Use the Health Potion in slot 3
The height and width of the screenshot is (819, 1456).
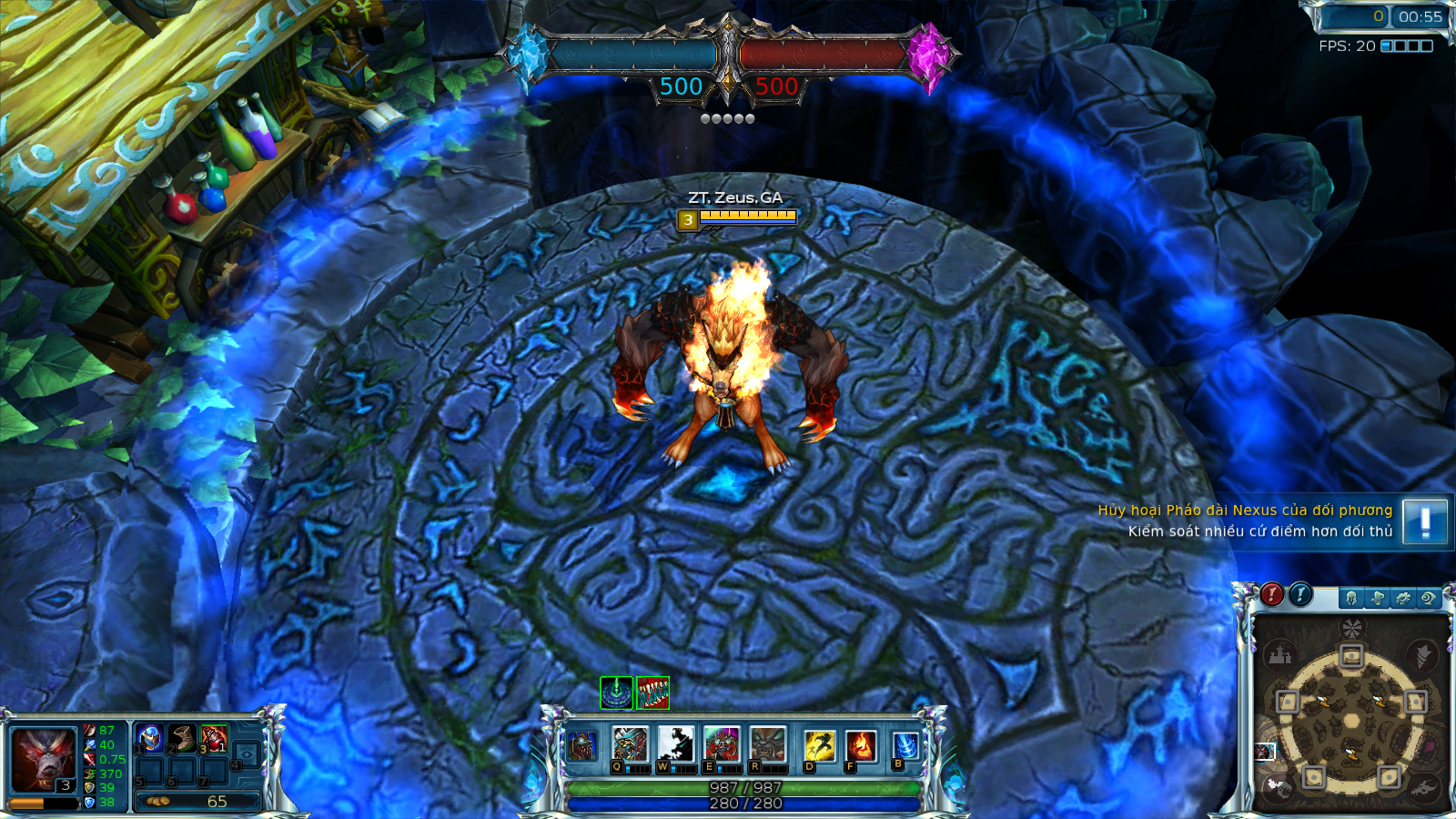click(x=215, y=737)
